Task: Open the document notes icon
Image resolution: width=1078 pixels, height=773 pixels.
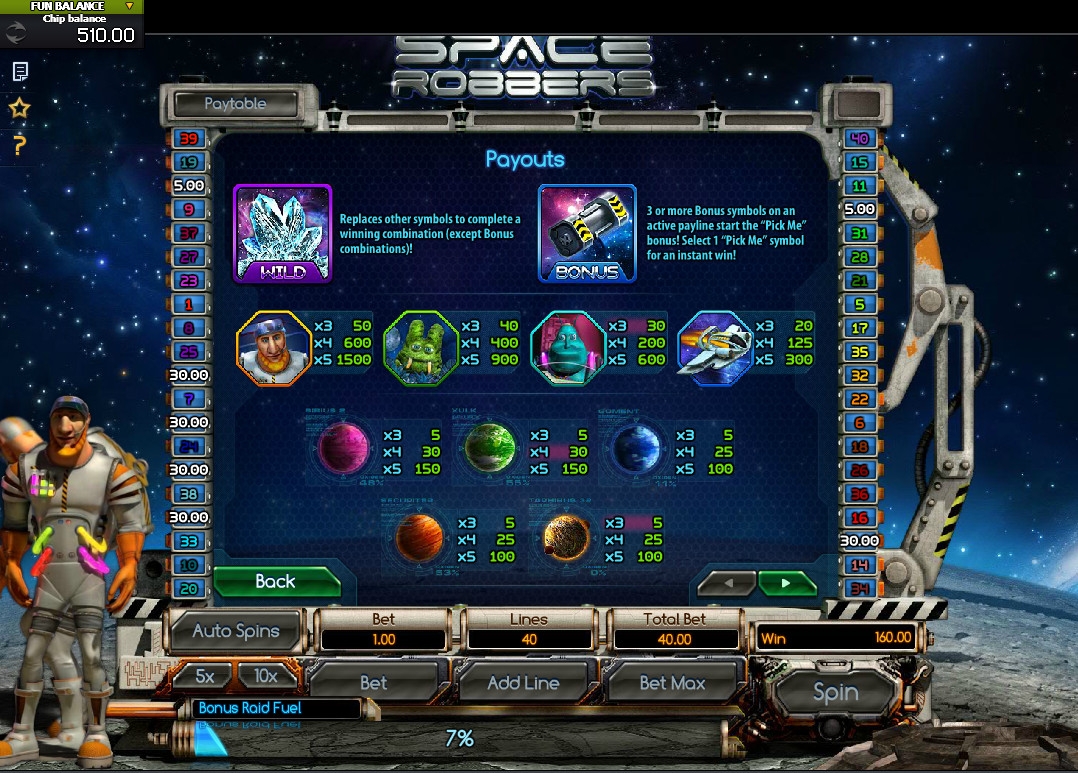Action: coord(19,72)
